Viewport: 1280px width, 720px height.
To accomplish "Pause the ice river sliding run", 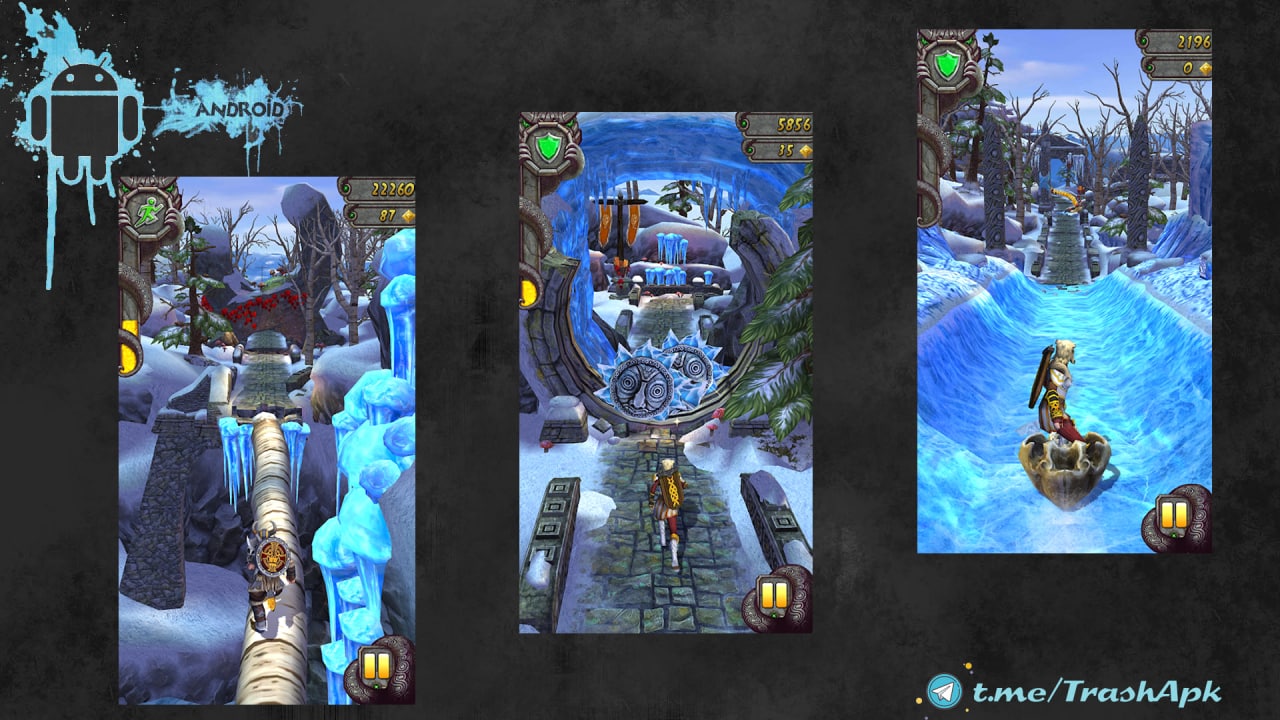I will [1174, 516].
